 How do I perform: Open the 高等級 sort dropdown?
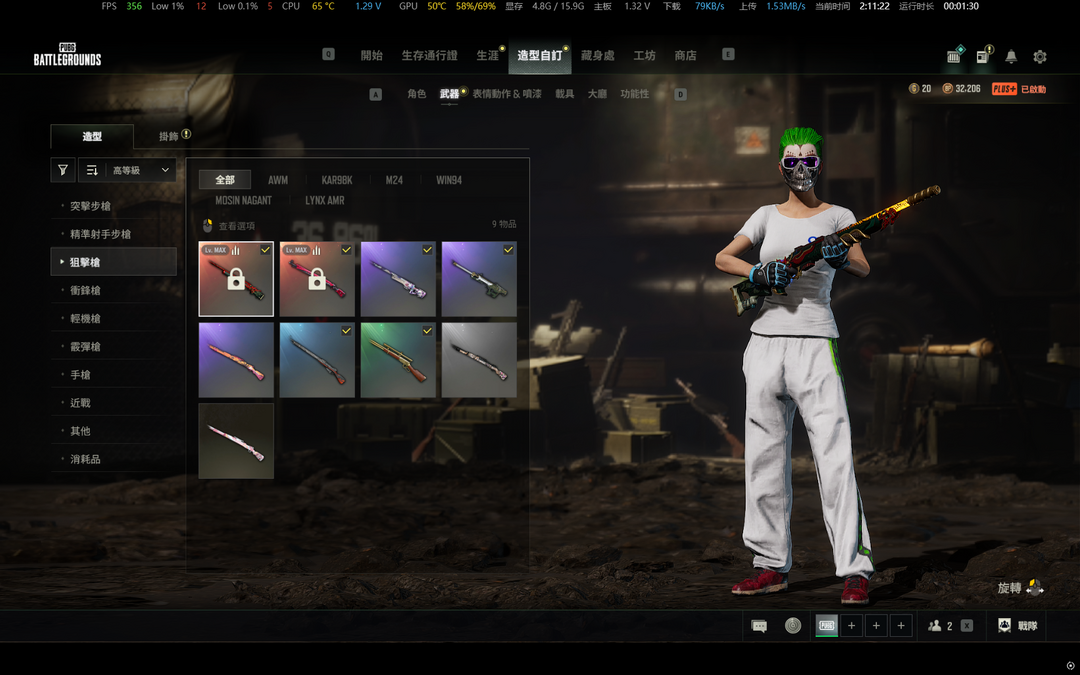tap(128, 171)
